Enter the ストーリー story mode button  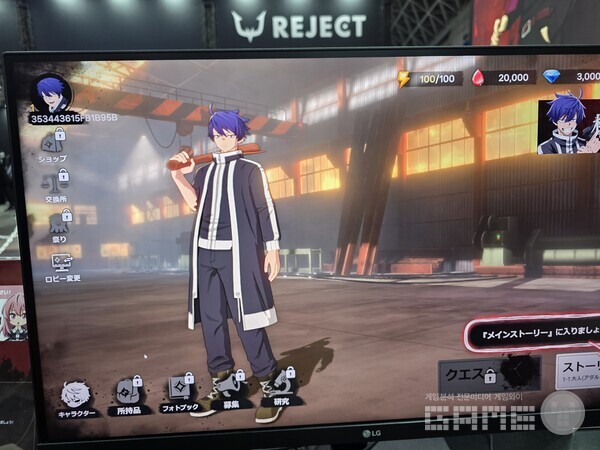[578, 372]
